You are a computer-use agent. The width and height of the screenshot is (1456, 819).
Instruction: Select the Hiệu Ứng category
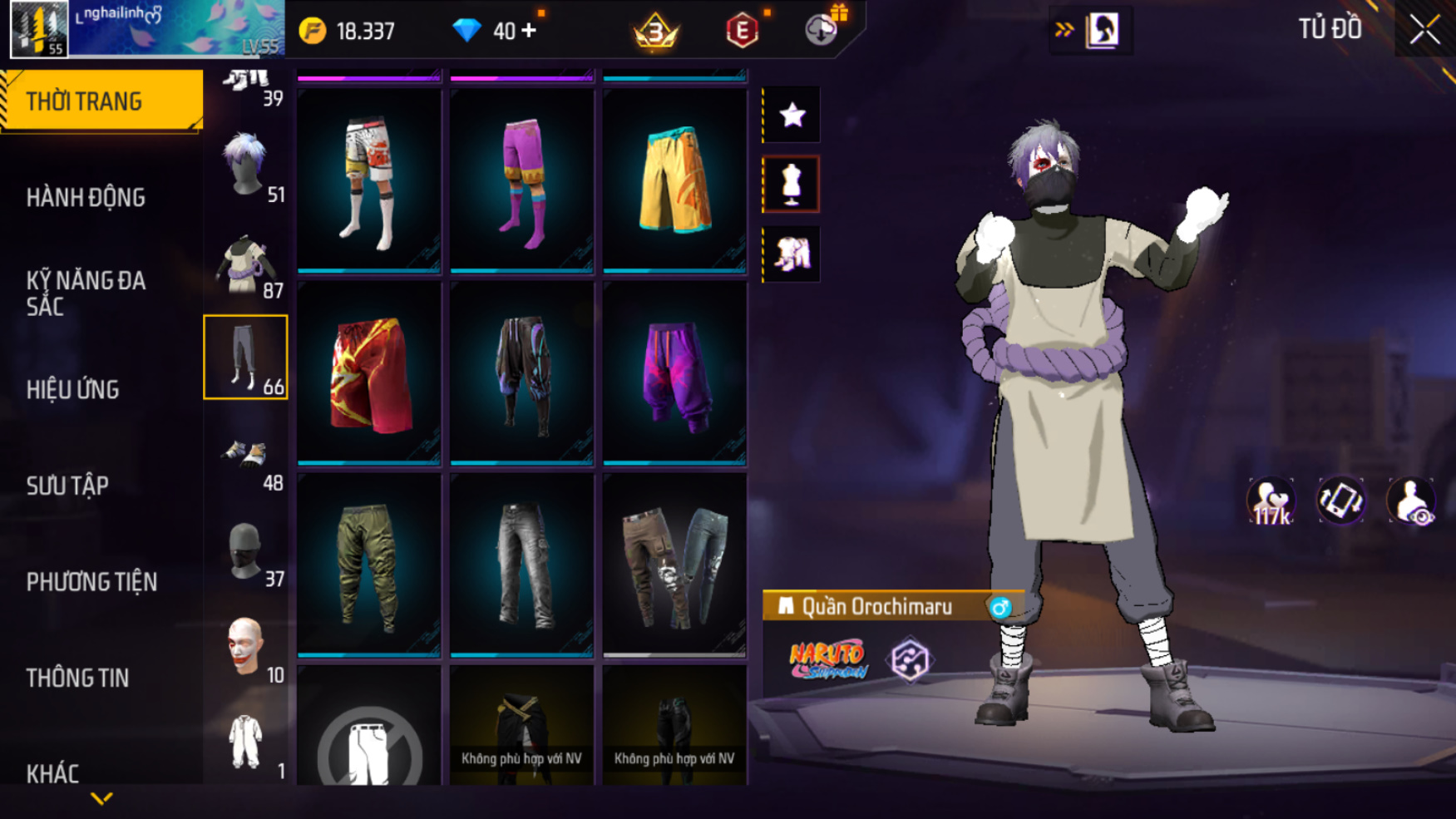(73, 390)
